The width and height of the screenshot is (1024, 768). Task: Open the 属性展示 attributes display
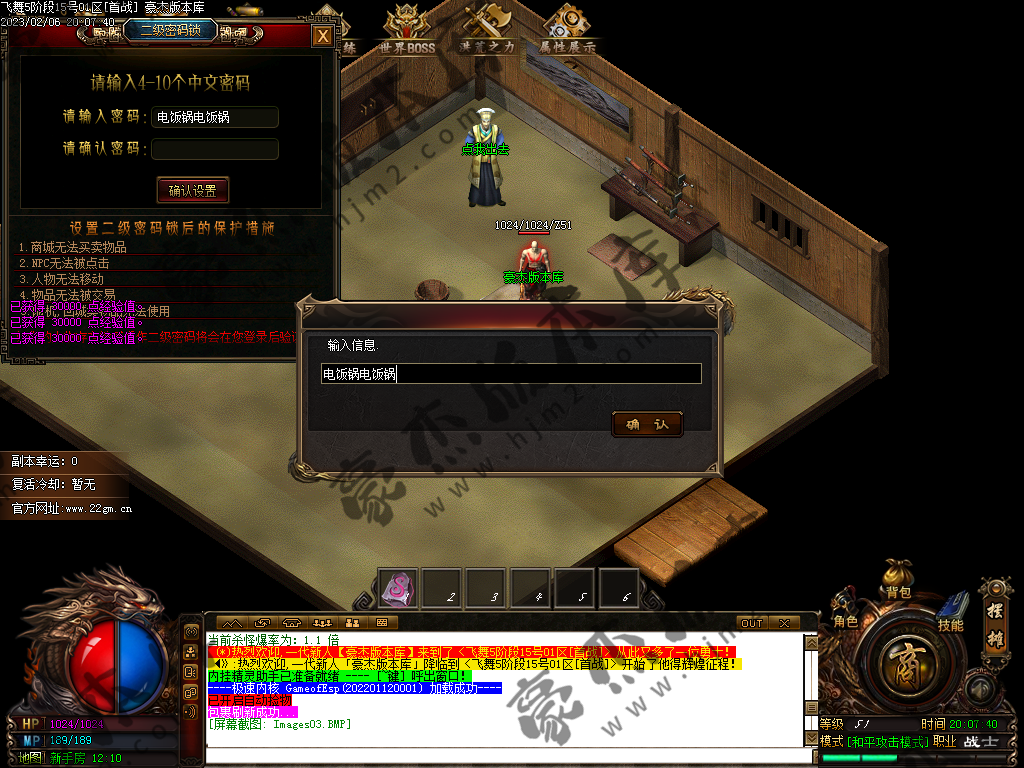click(567, 30)
